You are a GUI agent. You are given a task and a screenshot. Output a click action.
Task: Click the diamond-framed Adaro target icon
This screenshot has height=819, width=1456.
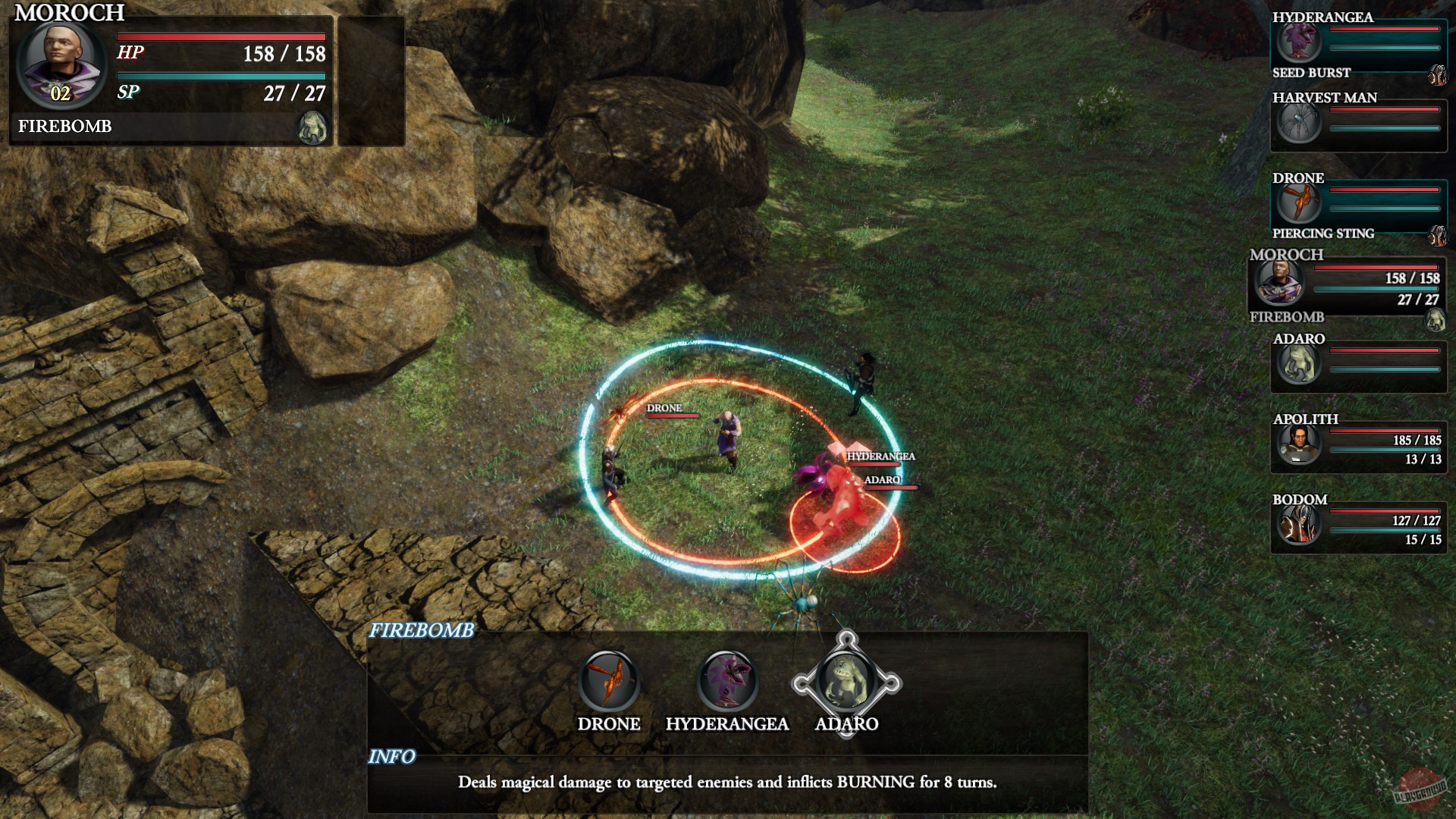846,682
